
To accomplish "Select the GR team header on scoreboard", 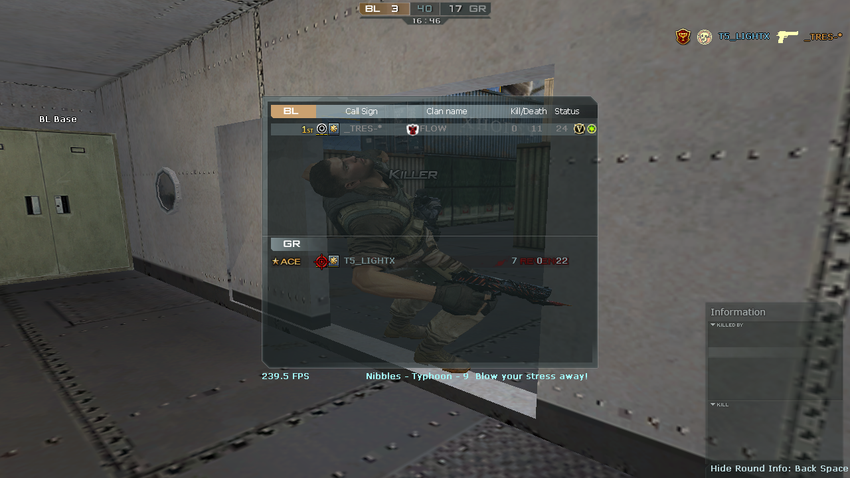I will point(292,244).
